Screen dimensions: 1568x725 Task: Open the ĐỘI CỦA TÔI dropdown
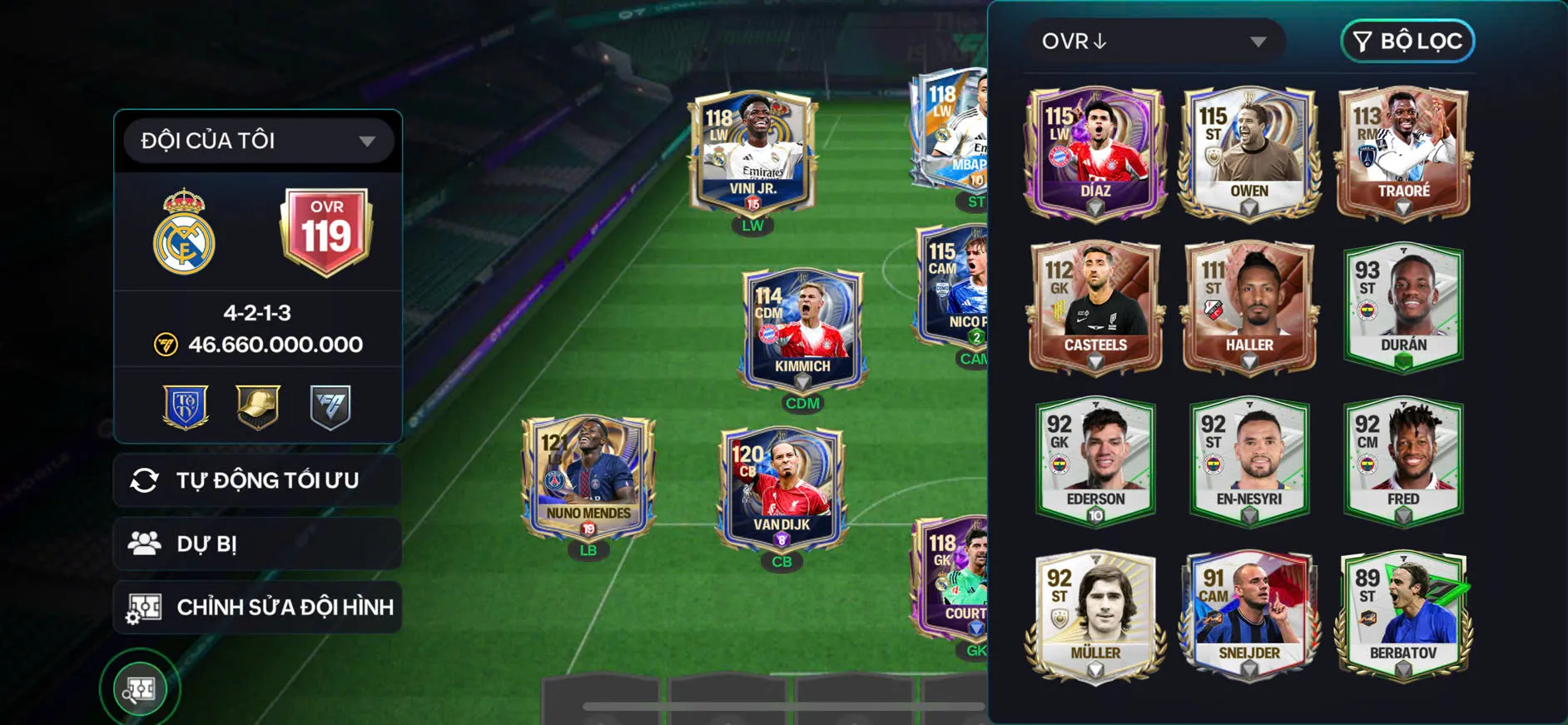point(256,140)
